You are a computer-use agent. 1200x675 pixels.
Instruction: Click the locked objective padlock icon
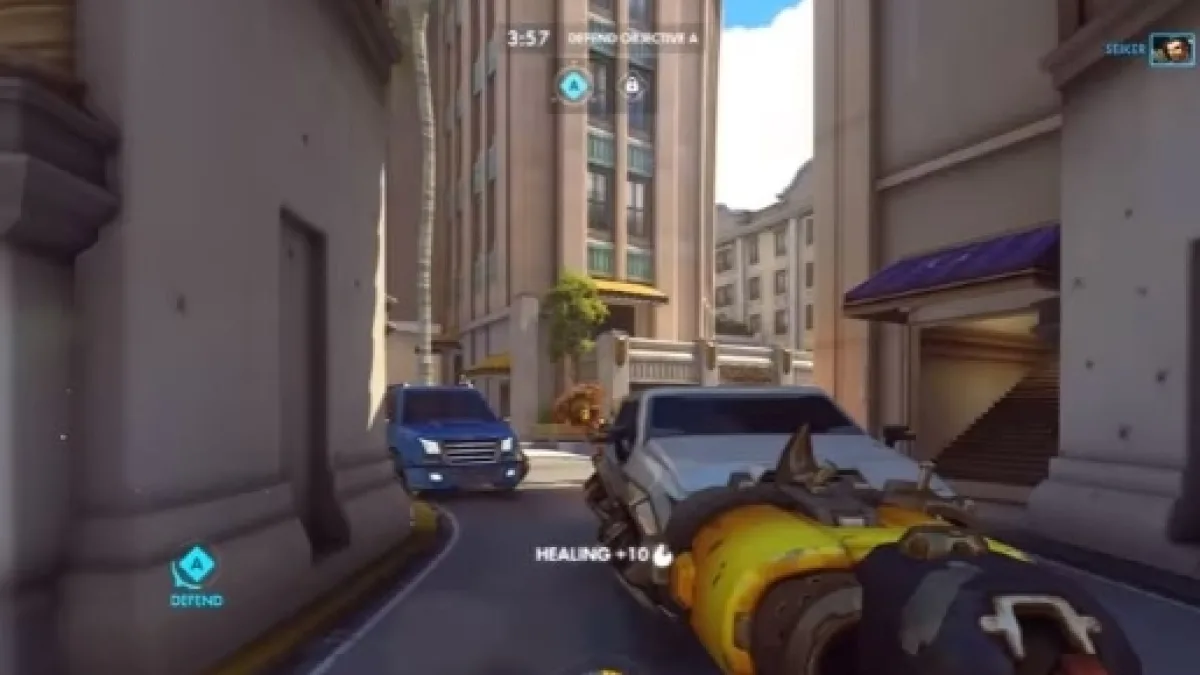pyautogui.click(x=631, y=86)
